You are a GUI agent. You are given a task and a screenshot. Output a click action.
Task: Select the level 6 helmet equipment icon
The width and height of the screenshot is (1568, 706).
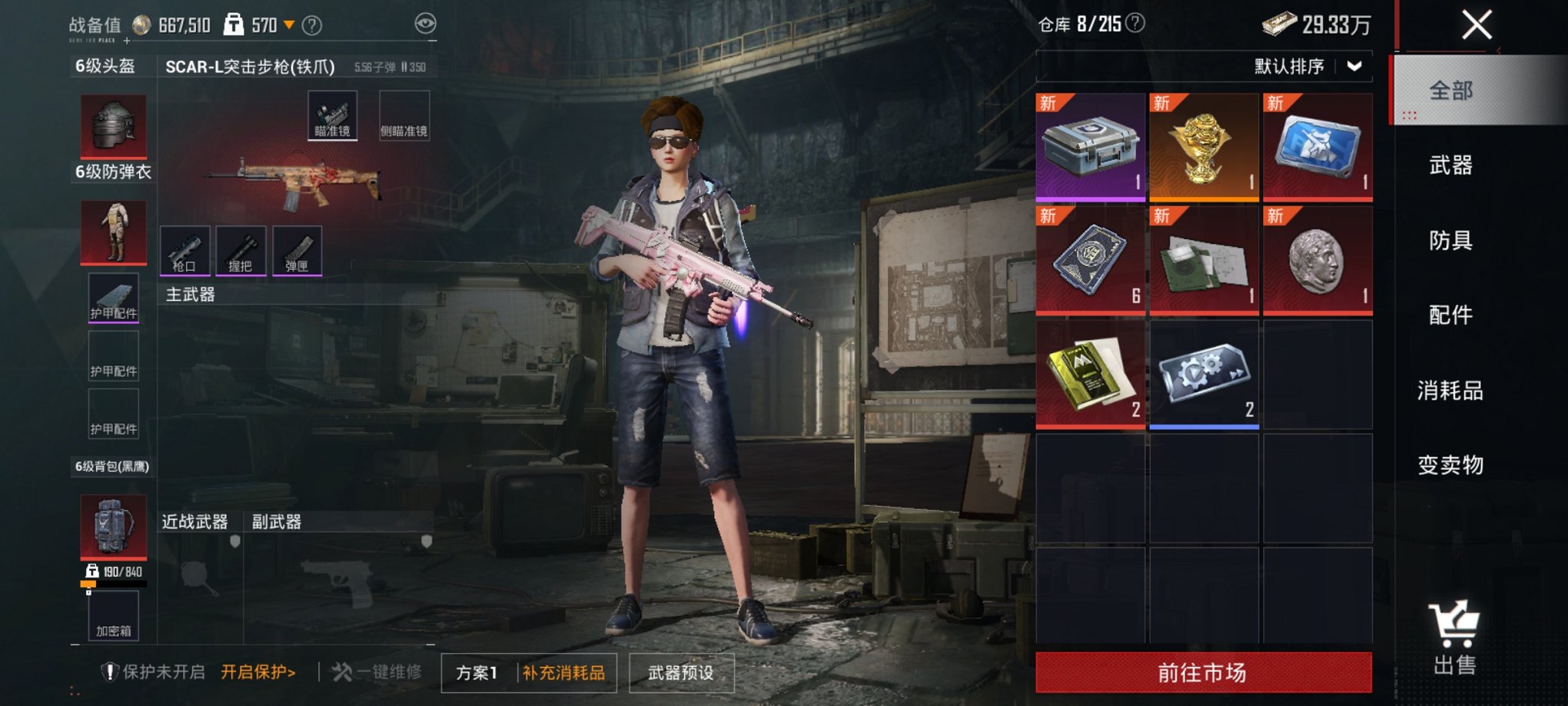click(x=114, y=125)
